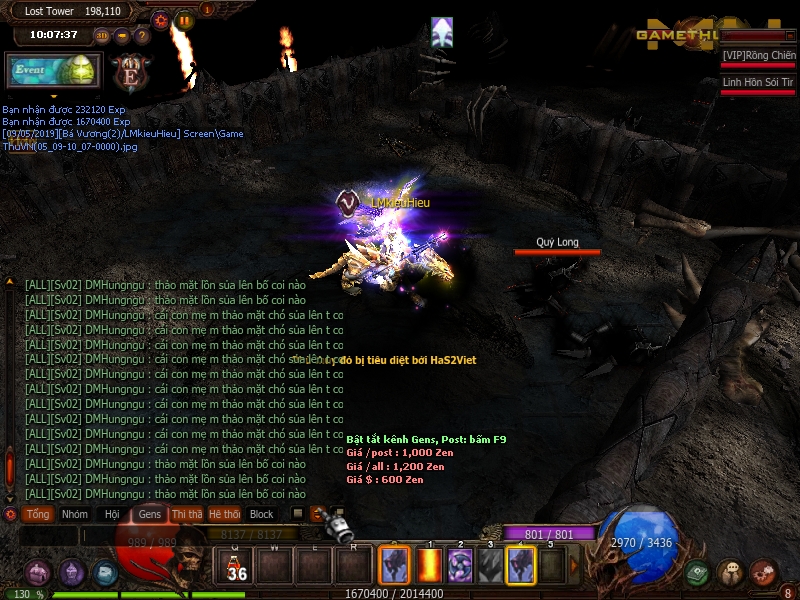
Task: Select the Gens chat tab
Action: click(149, 514)
